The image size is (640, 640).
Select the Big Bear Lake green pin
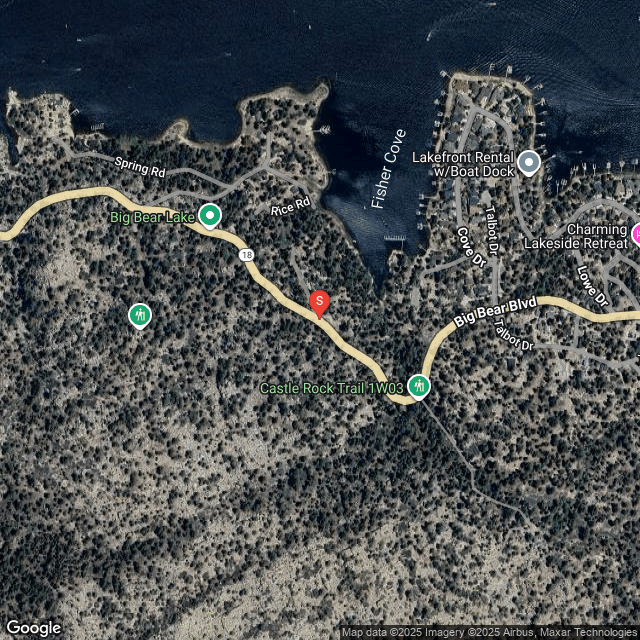click(x=210, y=215)
